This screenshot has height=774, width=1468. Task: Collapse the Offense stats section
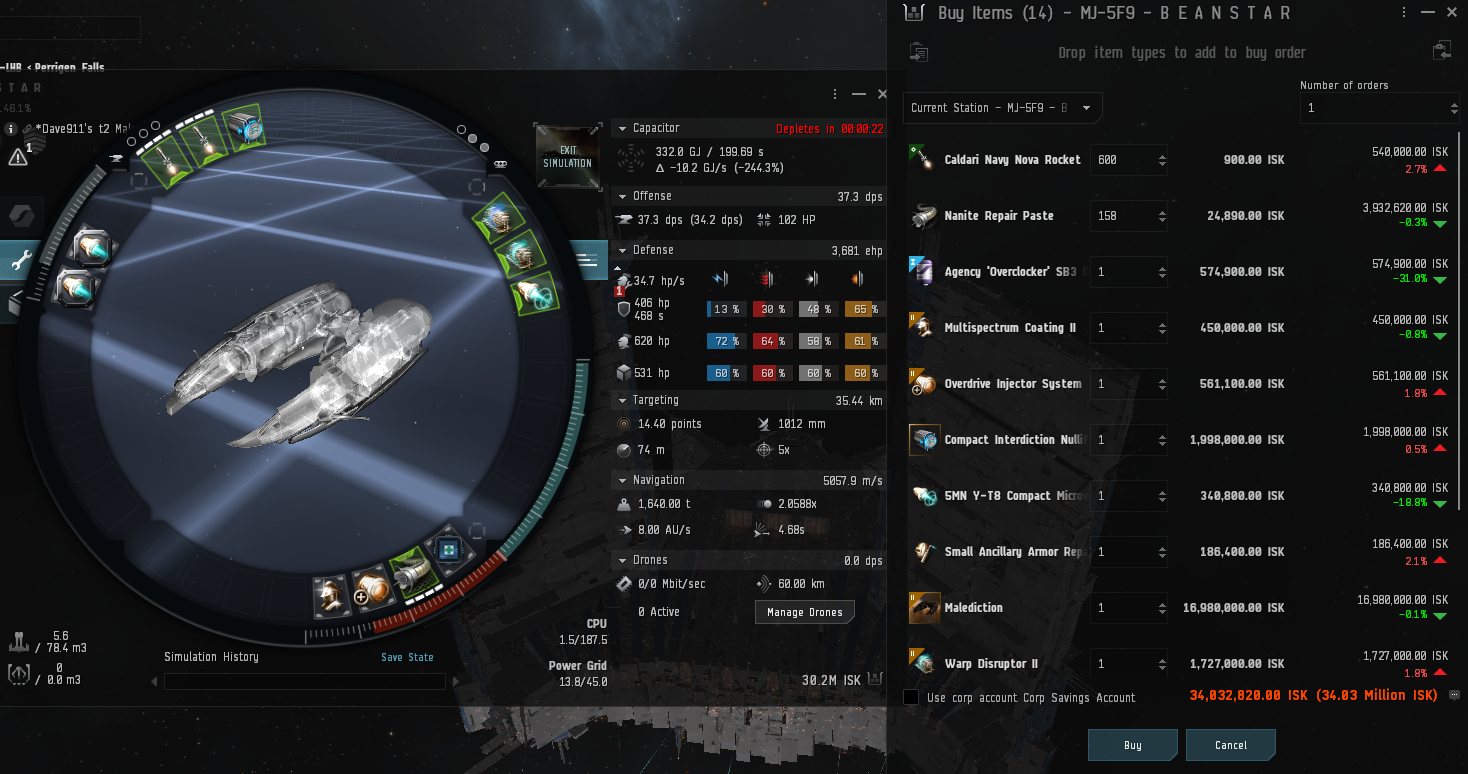coord(621,196)
